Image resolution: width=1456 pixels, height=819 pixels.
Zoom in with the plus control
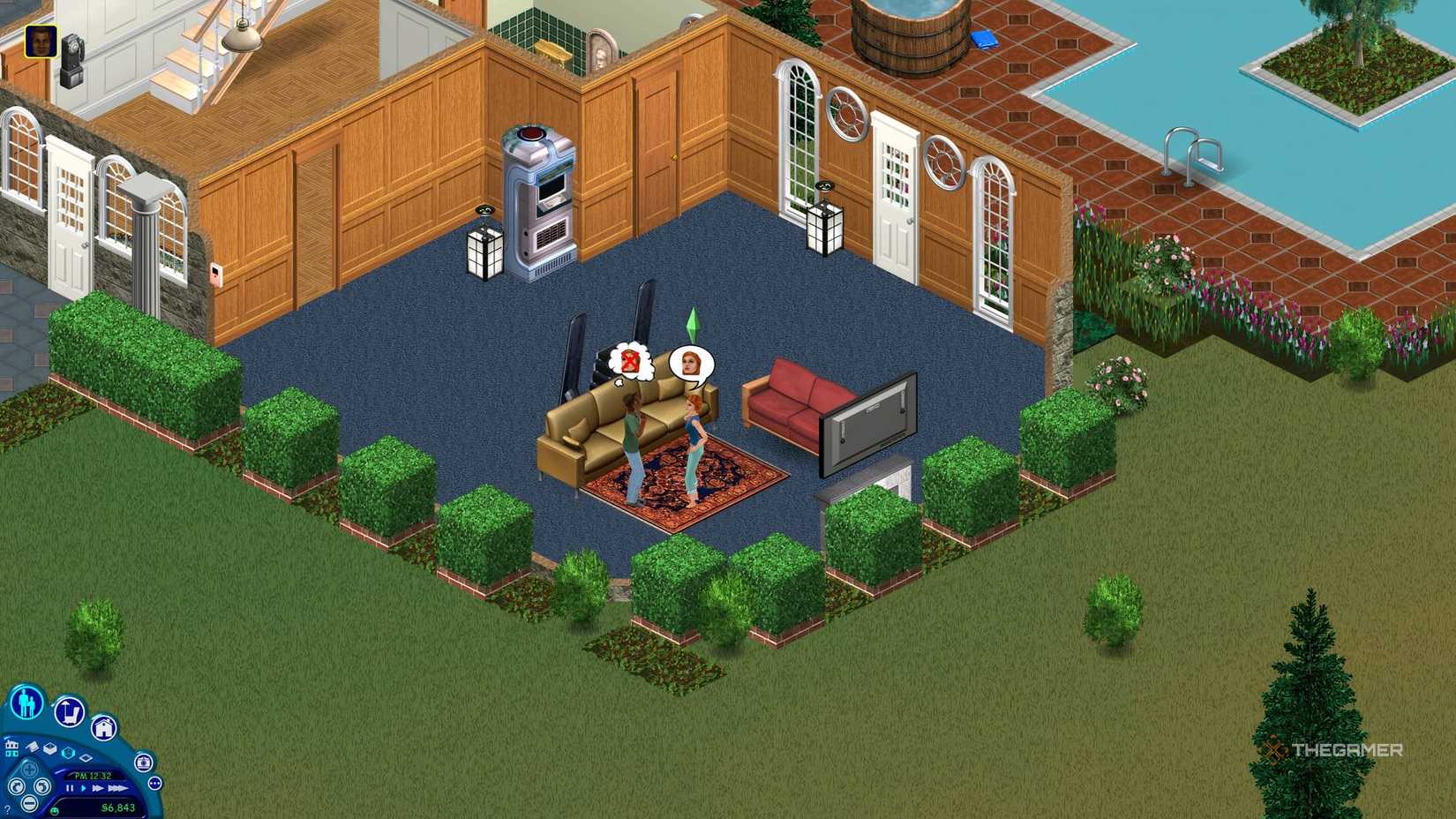(29, 769)
